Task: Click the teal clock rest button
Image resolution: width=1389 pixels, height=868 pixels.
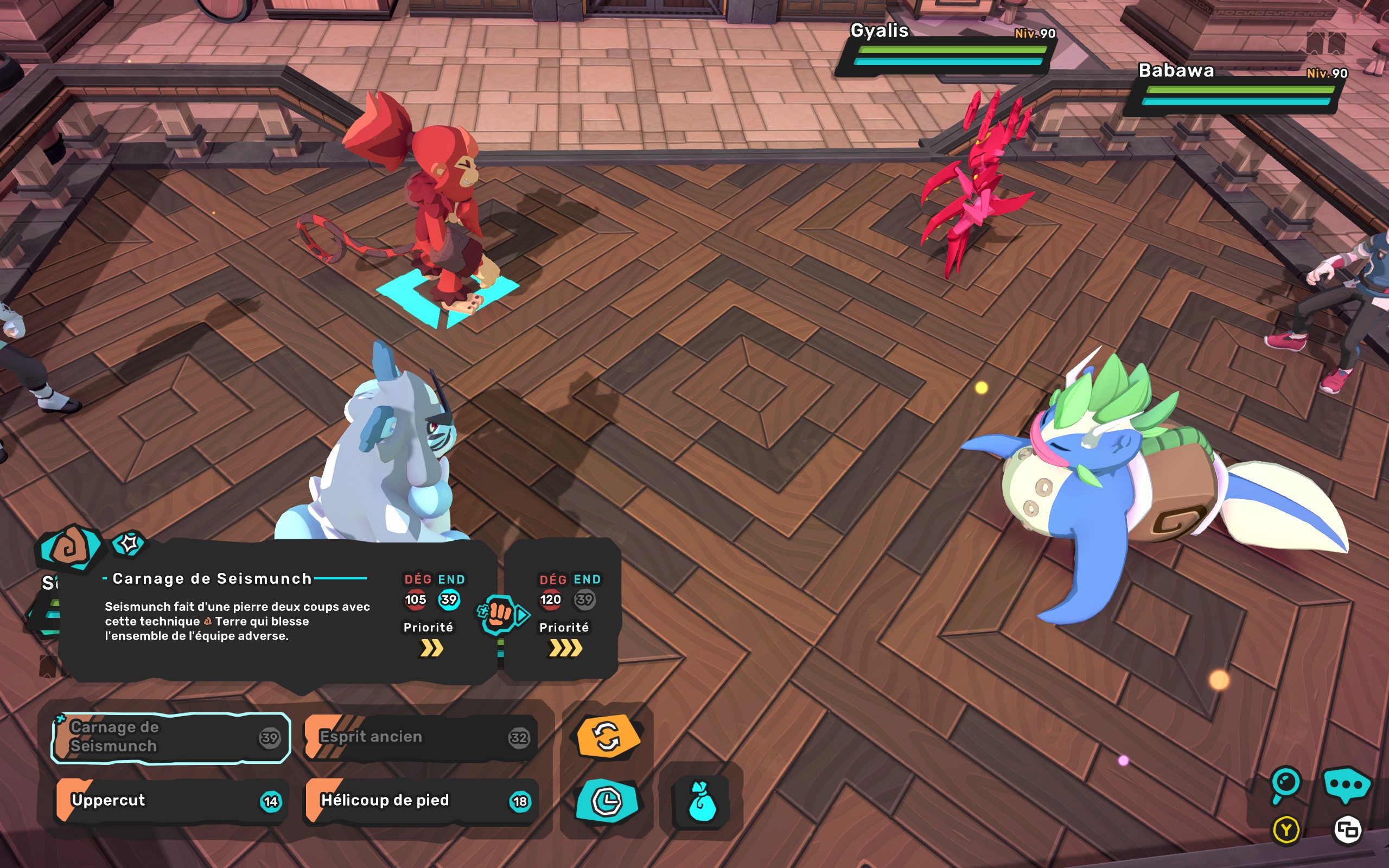Action: (x=607, y=801)
